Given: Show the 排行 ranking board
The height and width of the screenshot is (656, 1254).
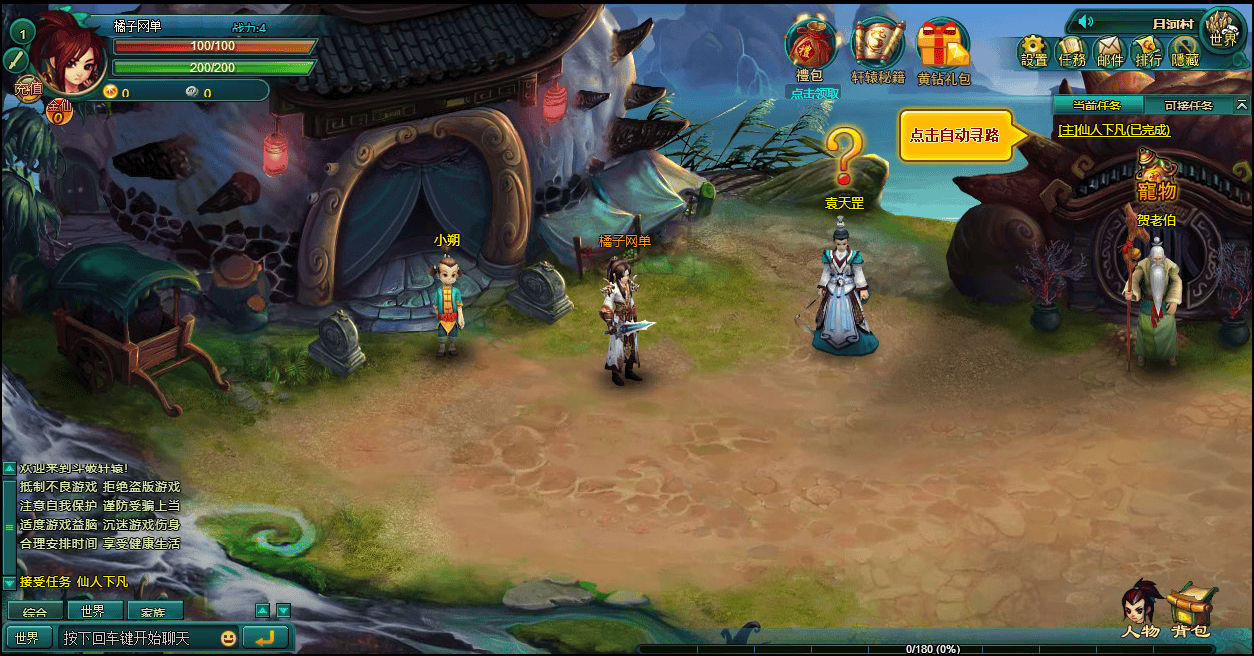Looking at the screenshot, I should [x=1148, y=51].
